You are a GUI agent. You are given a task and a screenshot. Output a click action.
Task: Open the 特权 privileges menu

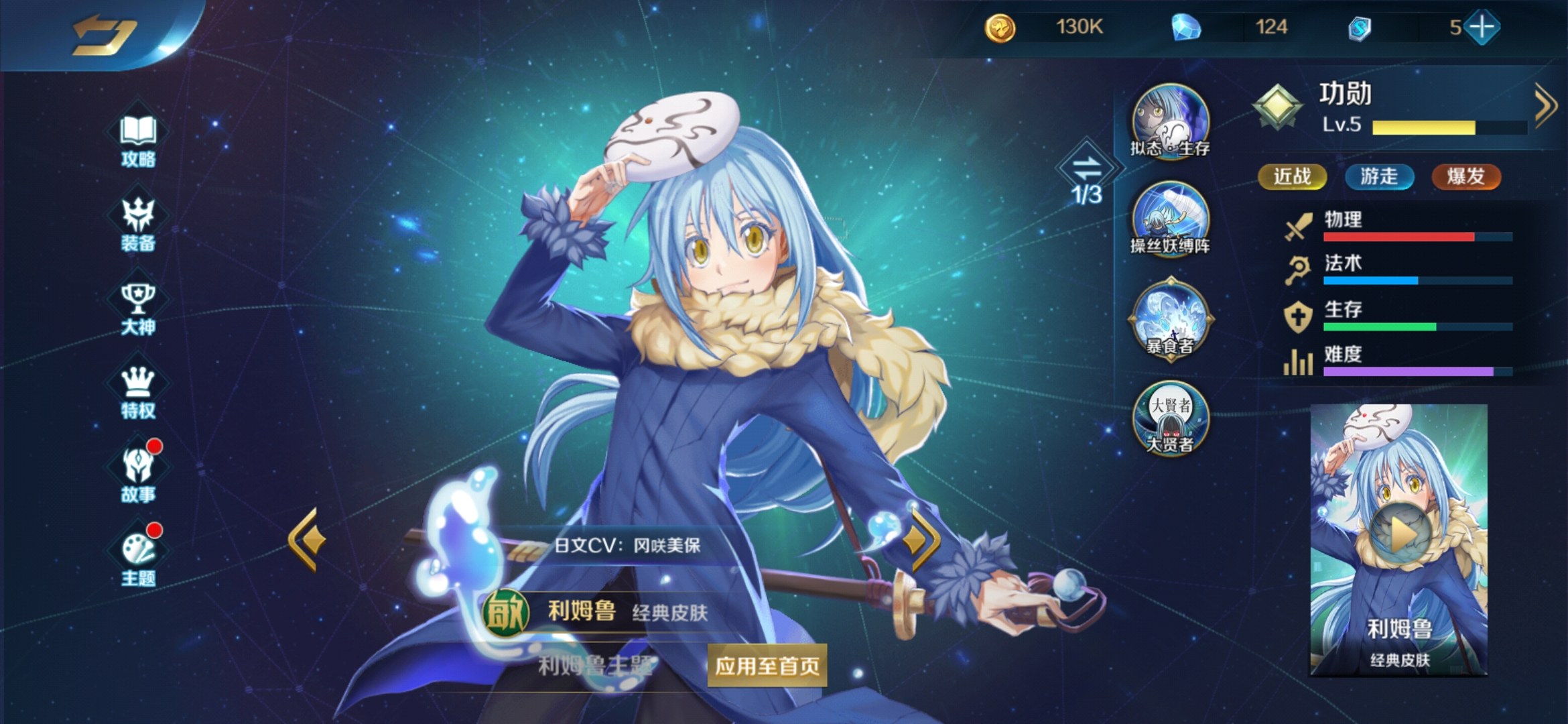138,391
